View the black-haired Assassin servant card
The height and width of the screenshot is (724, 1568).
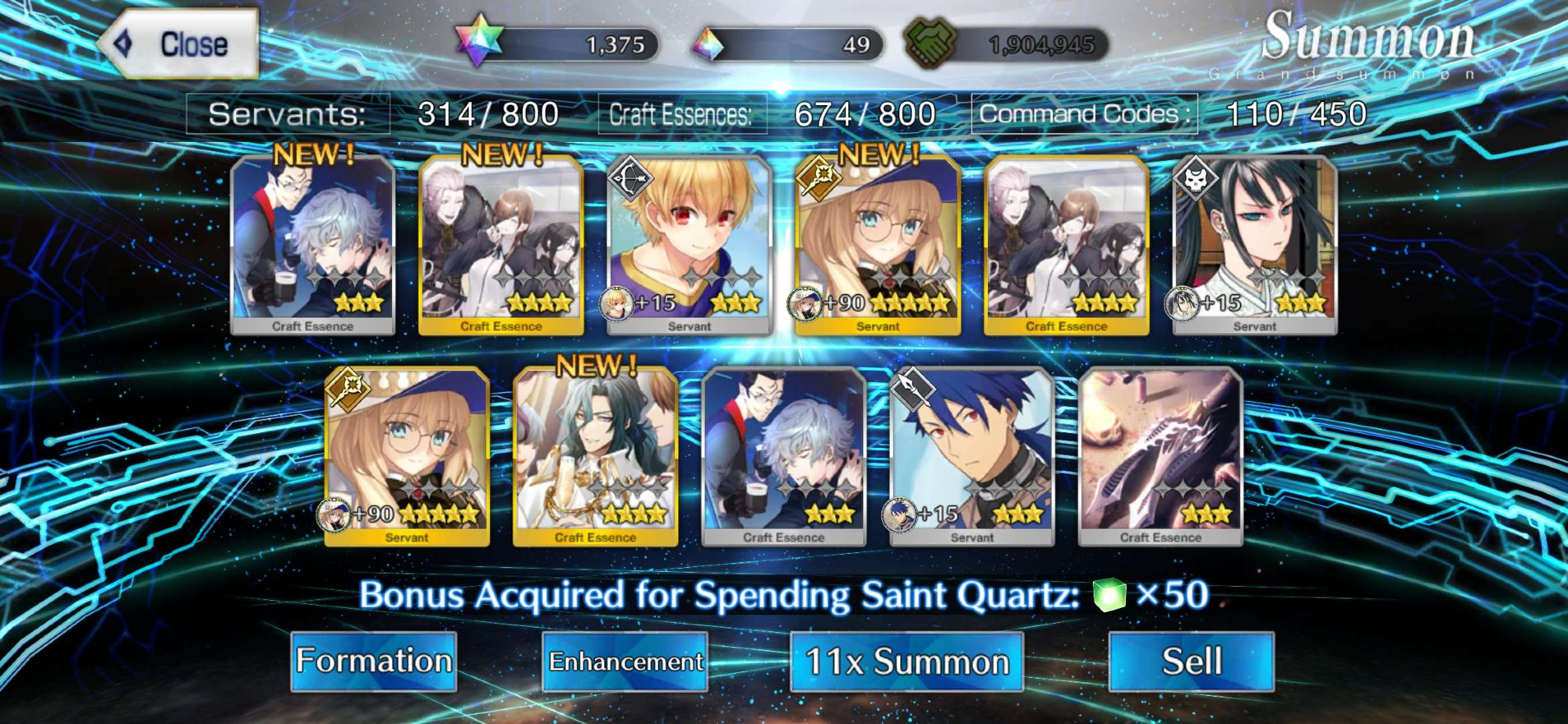click(1254, 245)
